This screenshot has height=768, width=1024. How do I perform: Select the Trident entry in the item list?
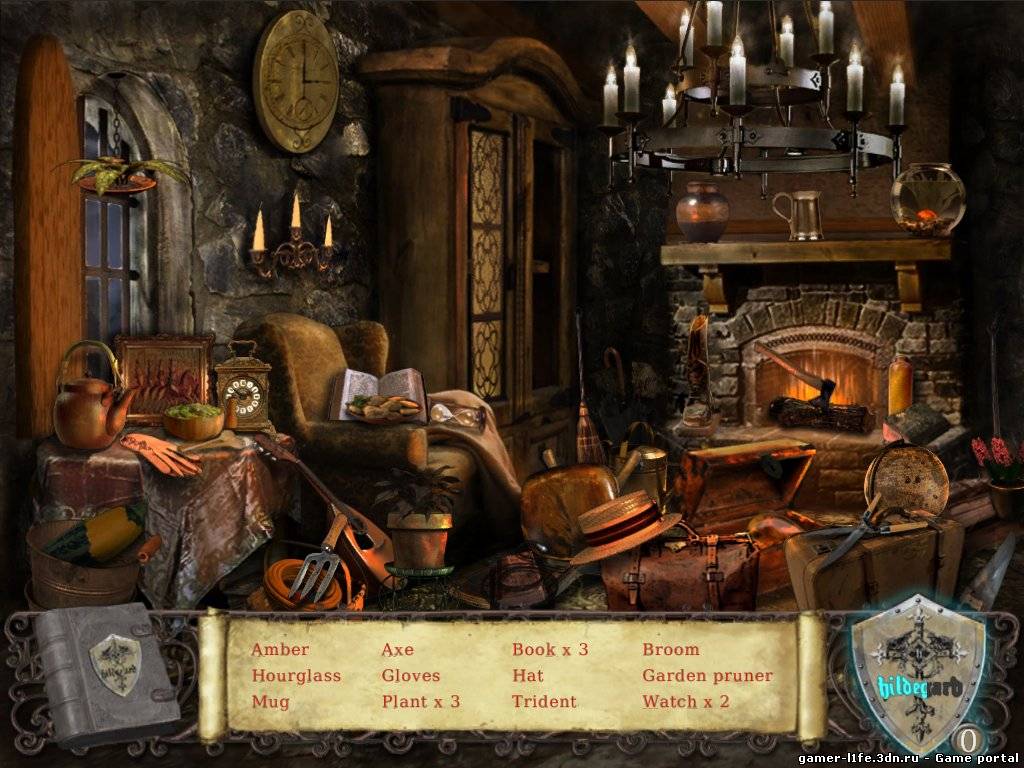point(544,702)
